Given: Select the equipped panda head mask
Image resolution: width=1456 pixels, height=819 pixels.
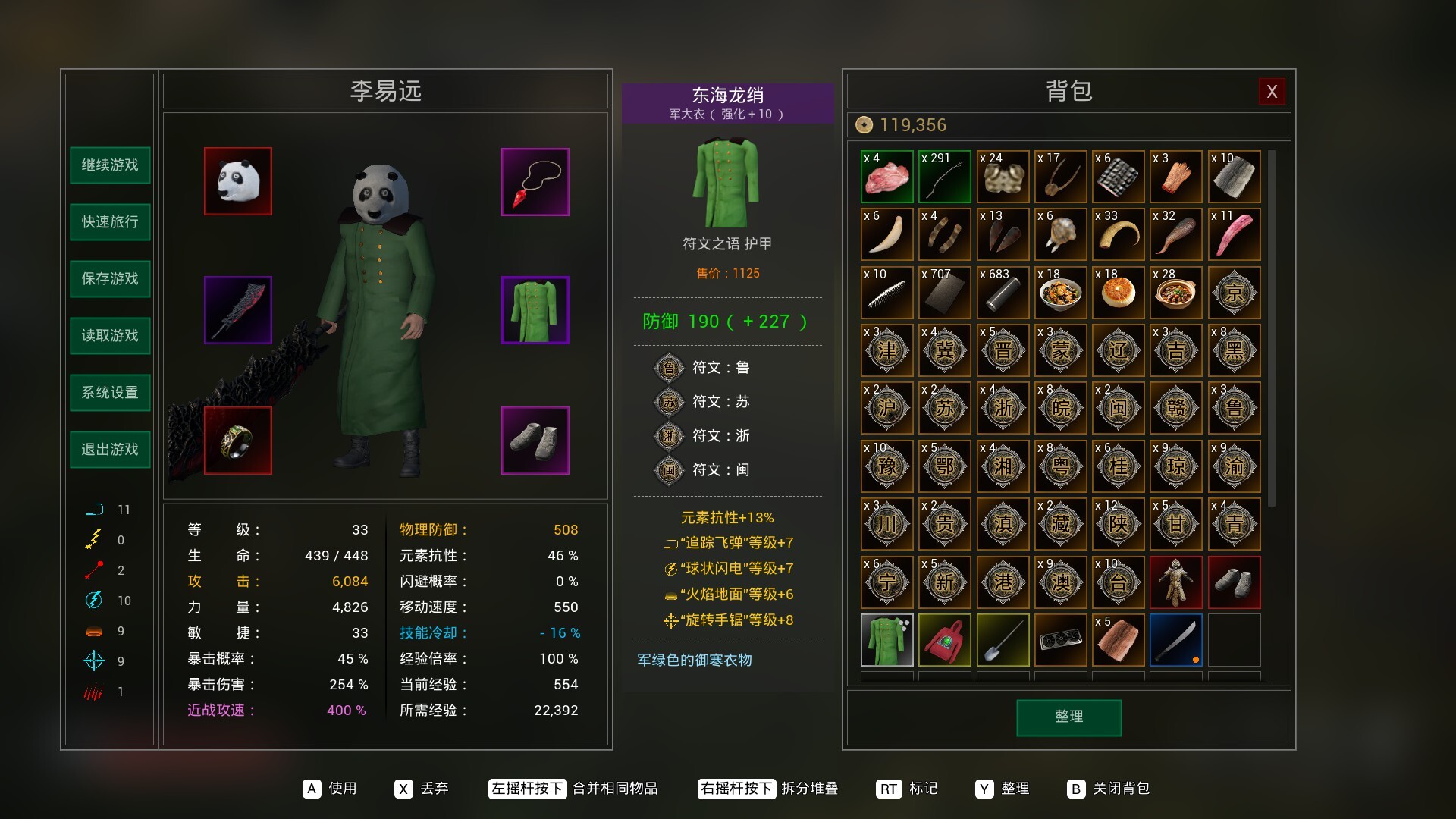Looking at the screenshot, I should [237, 181].
